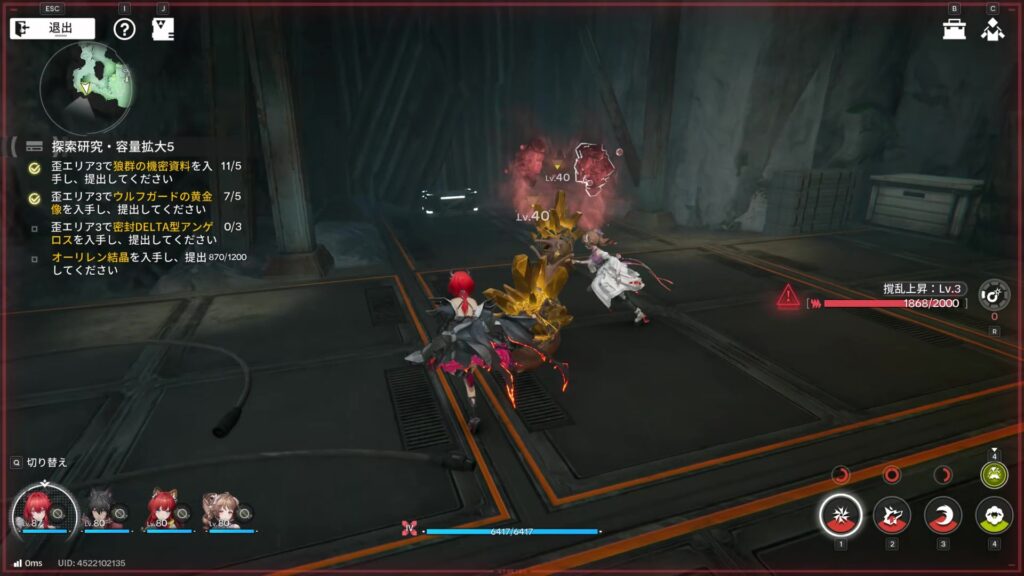Open the circular minimap
1024x576 pixels.
click(x=88, y=88)
